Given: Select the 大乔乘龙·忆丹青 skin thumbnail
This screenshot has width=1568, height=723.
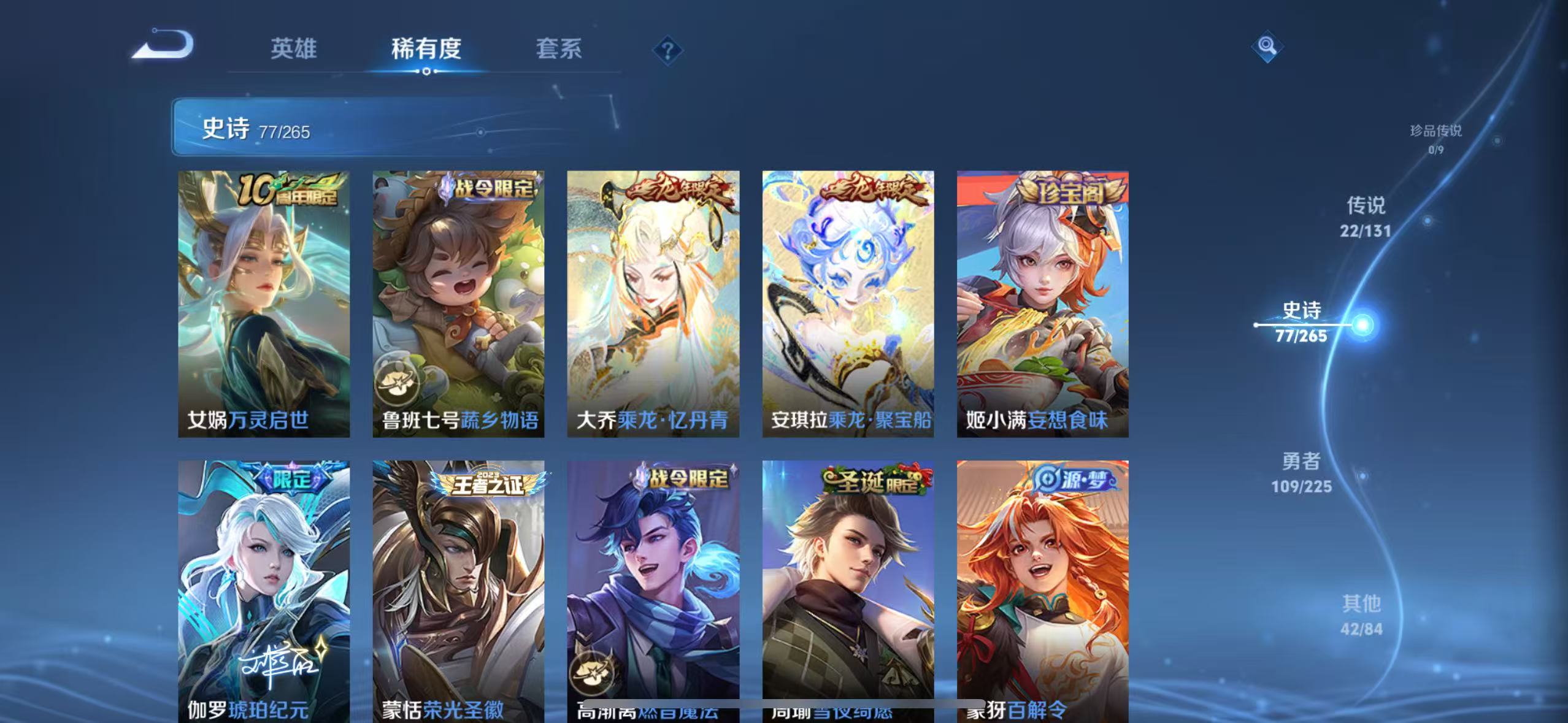Looking at the screenshot, I should [x=654, y=304].
